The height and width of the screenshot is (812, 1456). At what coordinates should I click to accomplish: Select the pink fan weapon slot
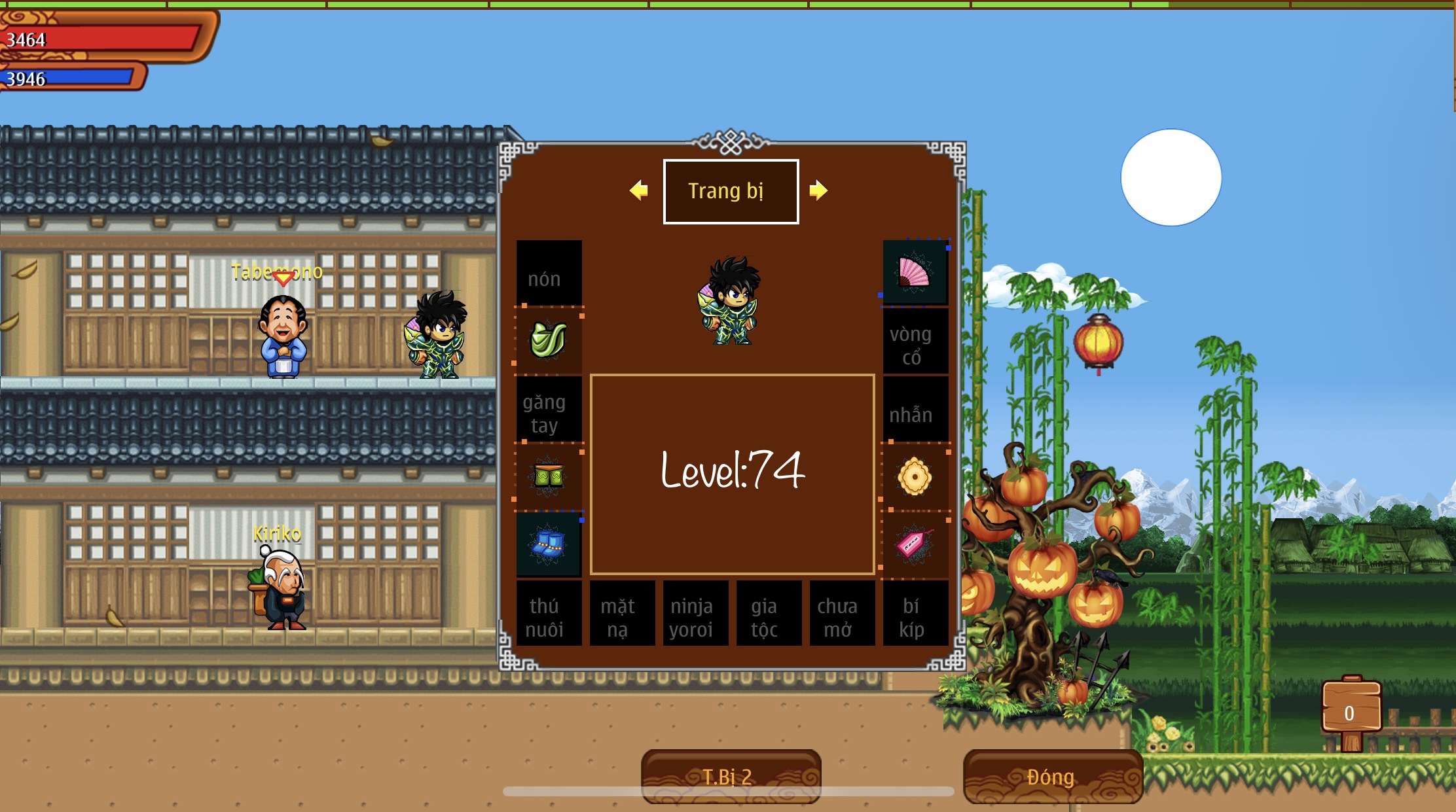pos(915,273)
